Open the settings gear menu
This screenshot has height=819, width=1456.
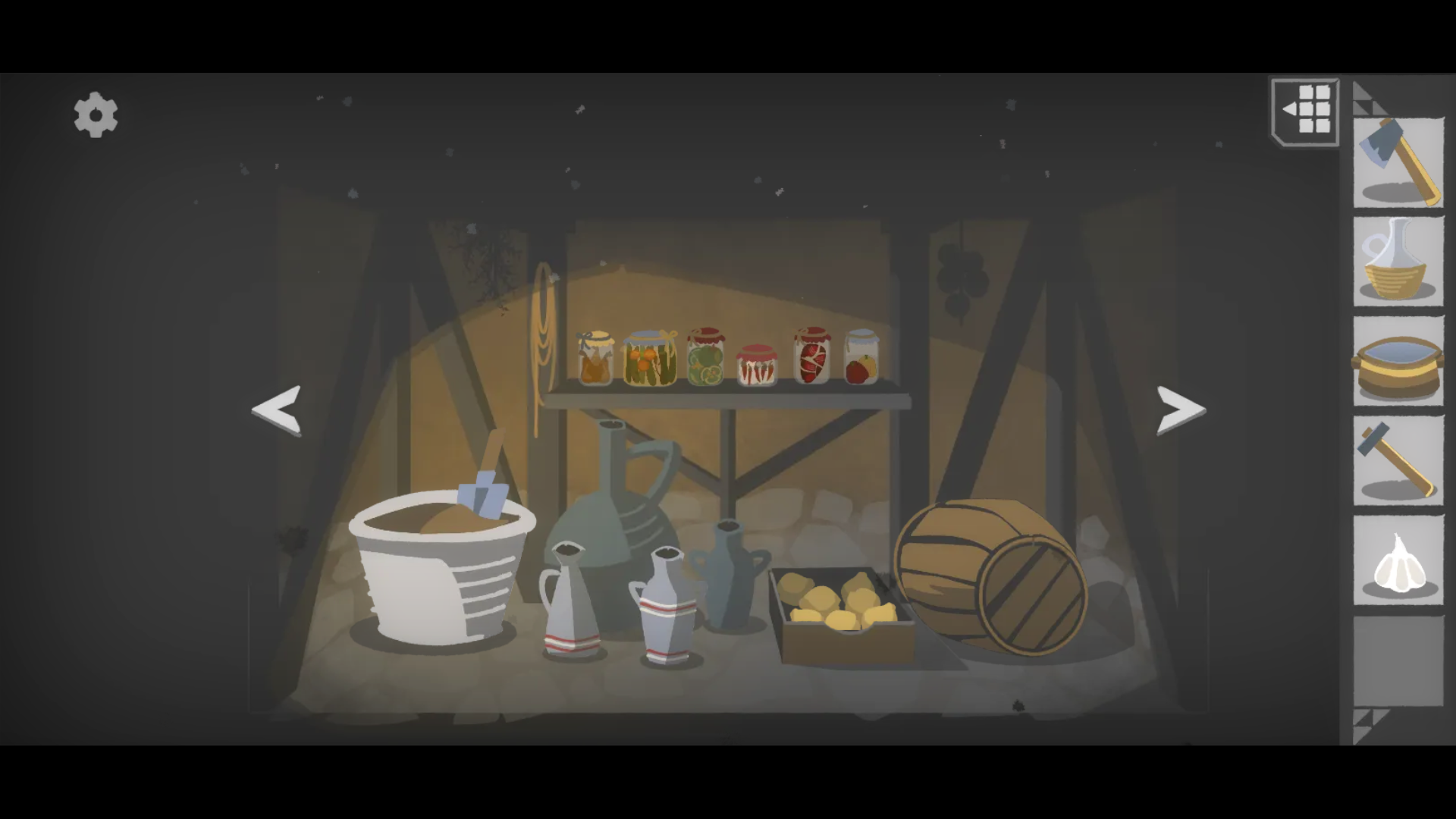[96, 115]
